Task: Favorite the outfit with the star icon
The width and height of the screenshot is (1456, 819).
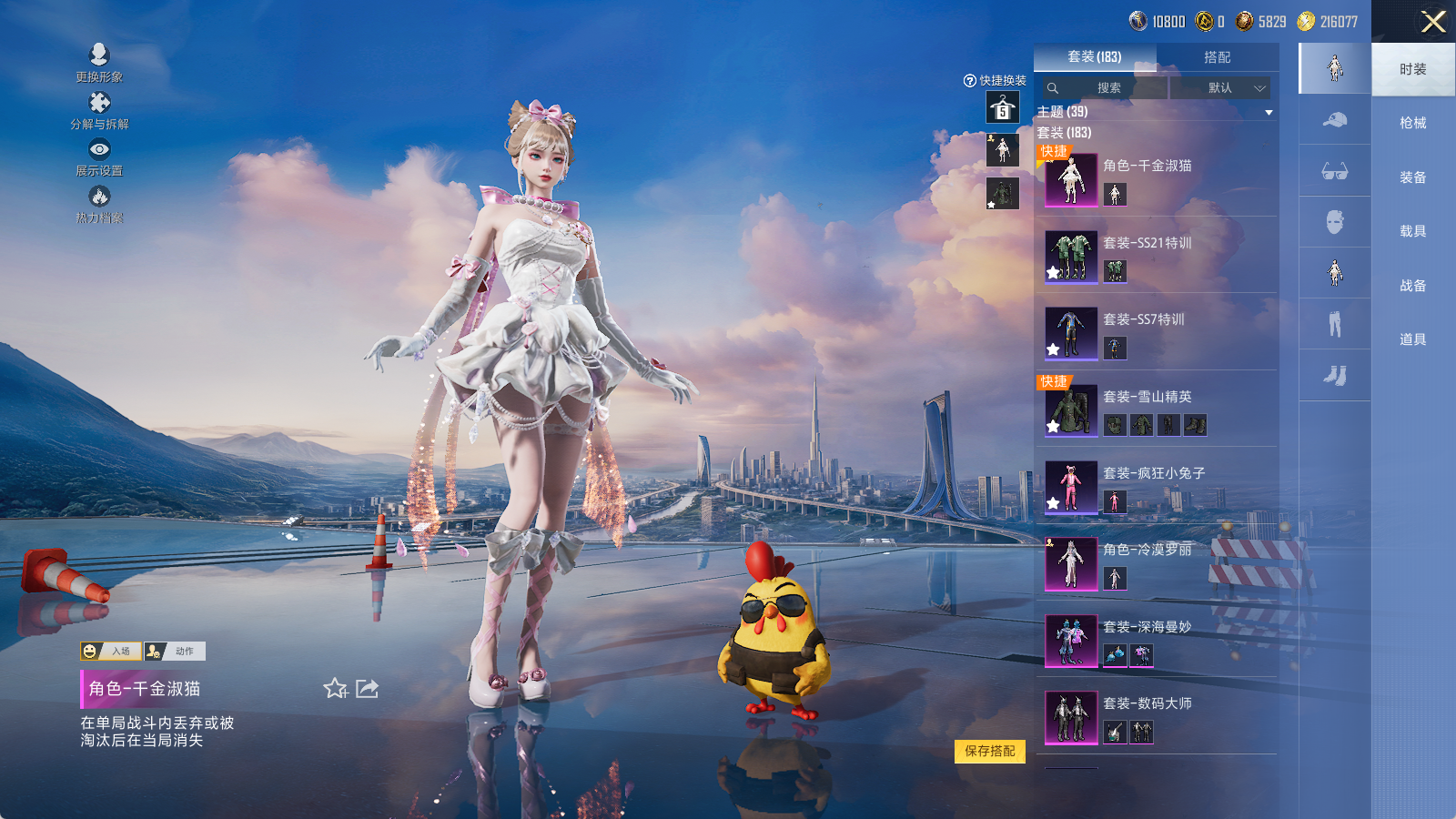Action: pos(335,689)
